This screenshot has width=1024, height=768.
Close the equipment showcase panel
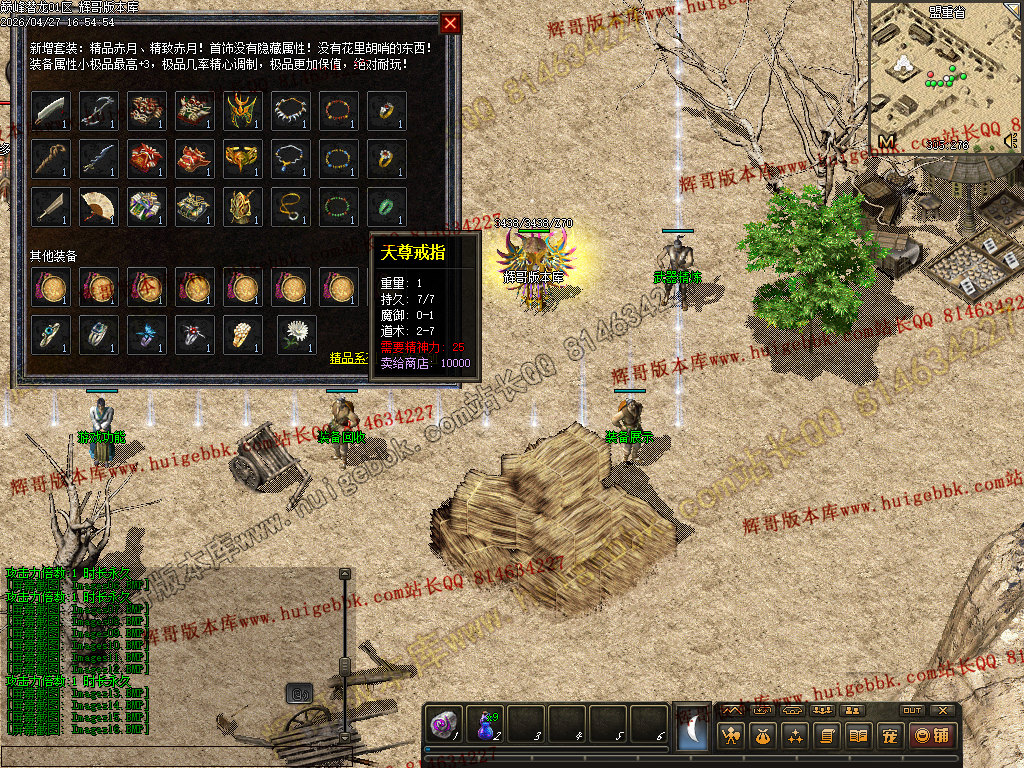(451, 23)
